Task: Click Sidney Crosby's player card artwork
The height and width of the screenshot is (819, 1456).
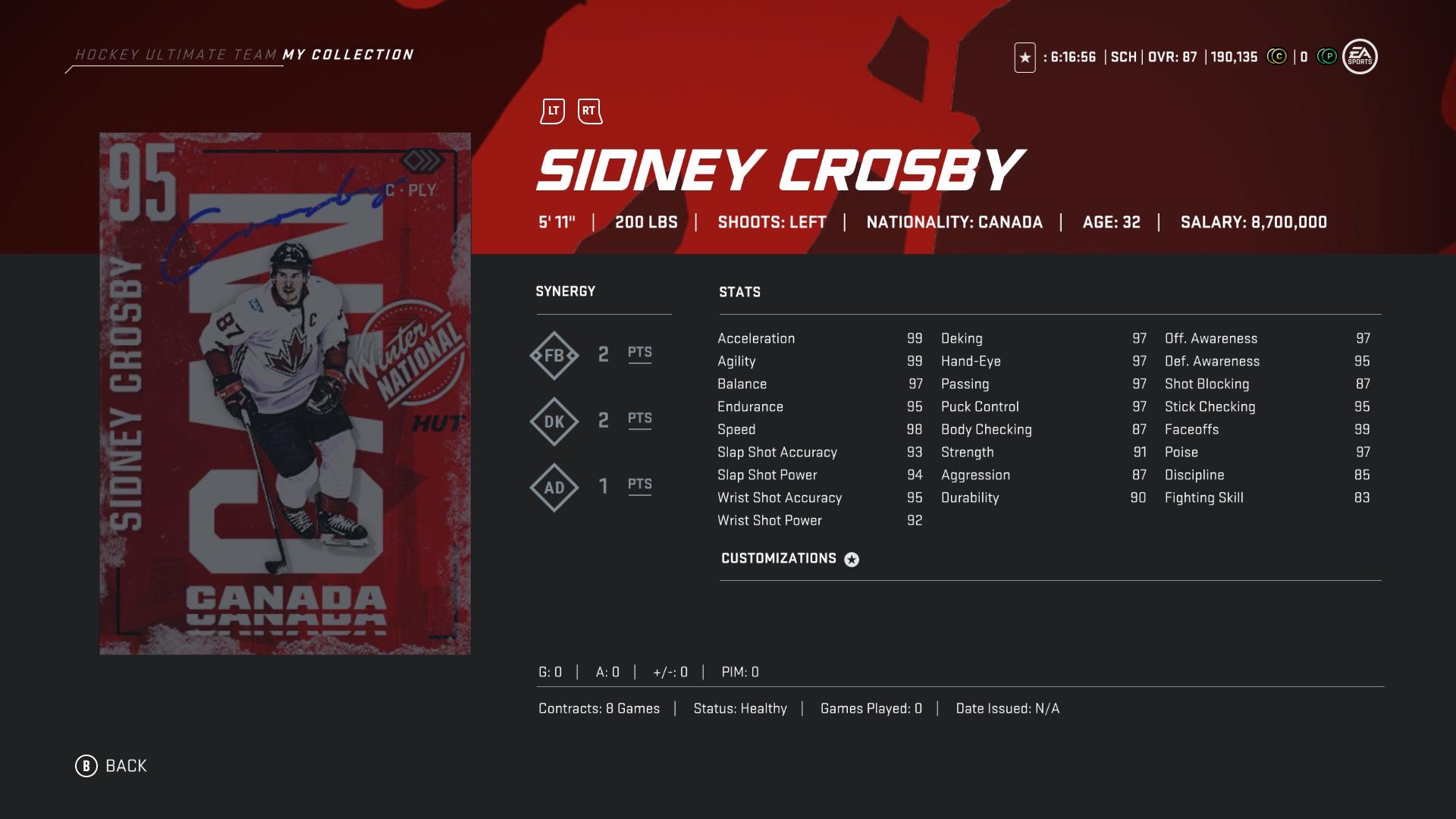Action: [x=284, y=394]
